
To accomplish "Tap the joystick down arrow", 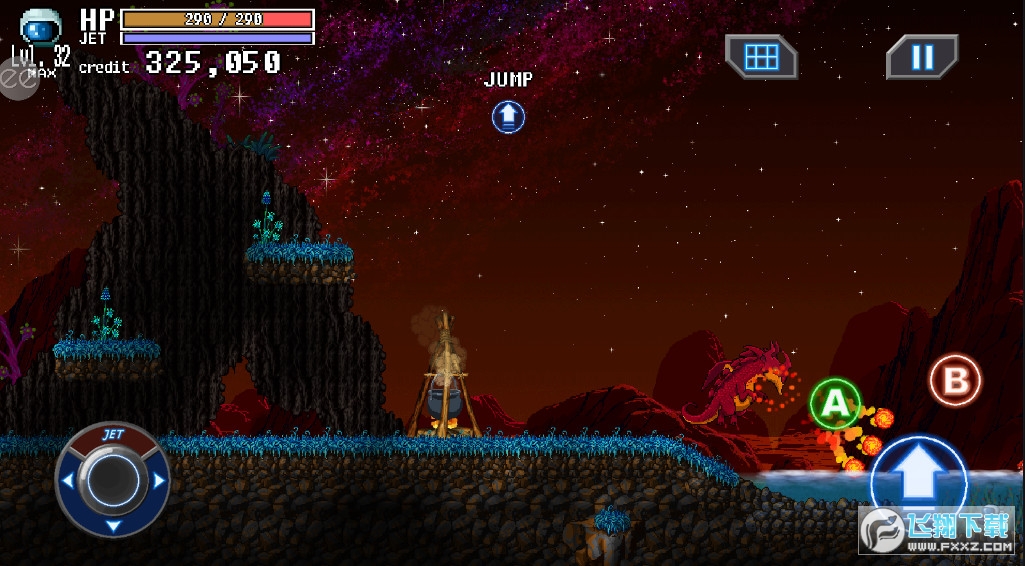I will click(x=112, y=525).
